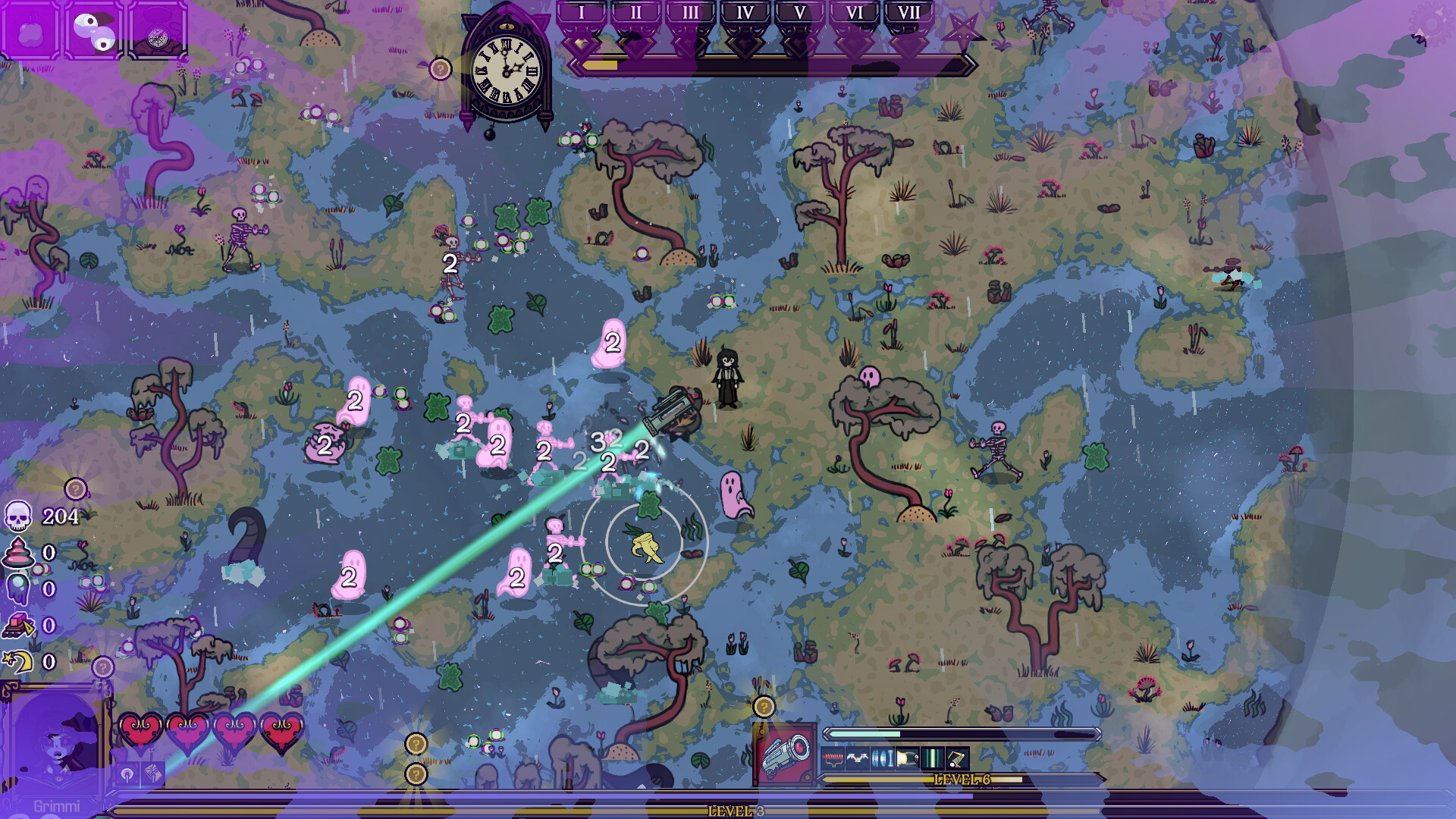
Task: Click the moon-and-star resource icon
Action: 17,663
